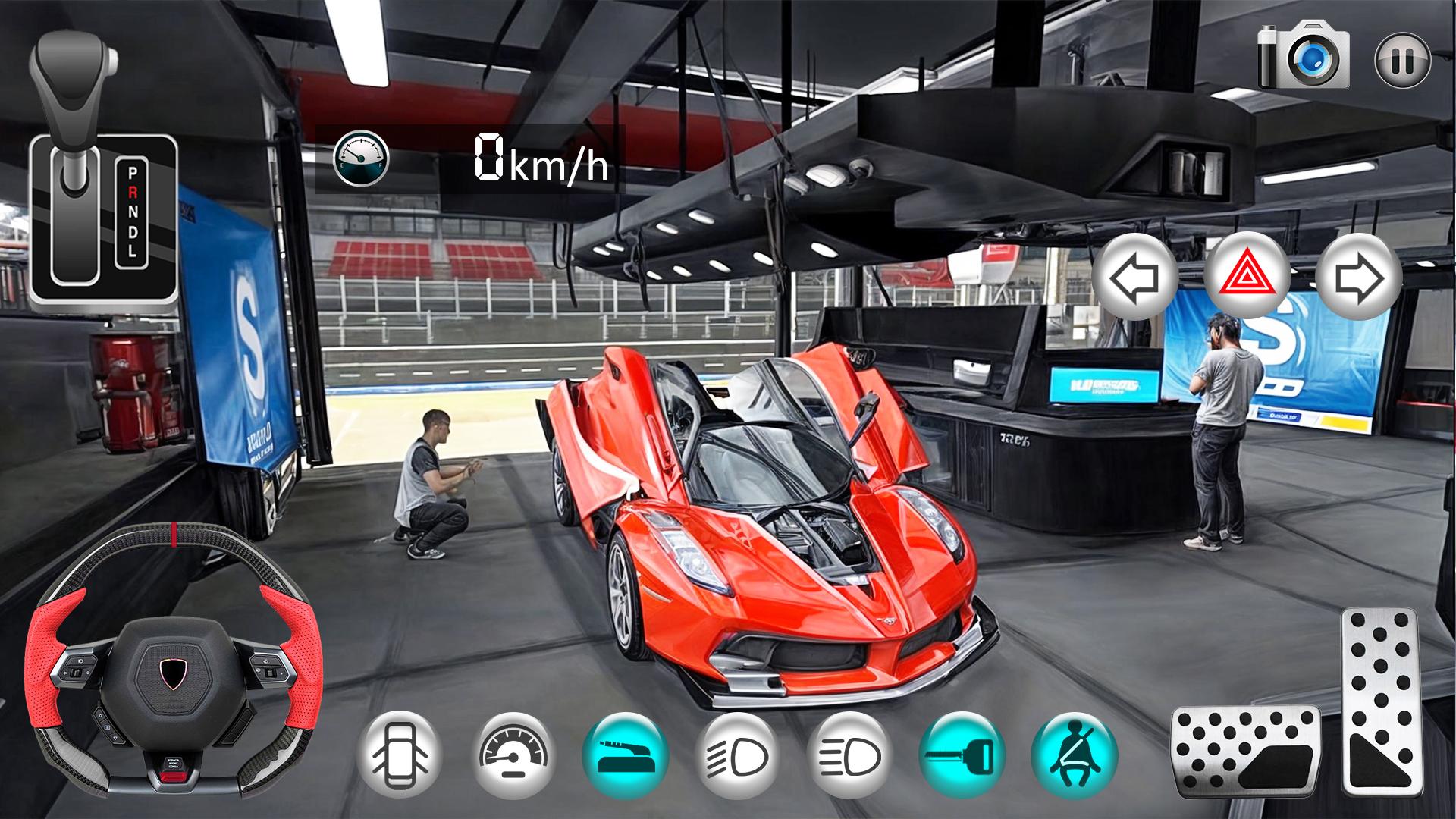1456x819 pixels.
Task: Click the fuel gauge icon
Action: click(x=361, y=159)
